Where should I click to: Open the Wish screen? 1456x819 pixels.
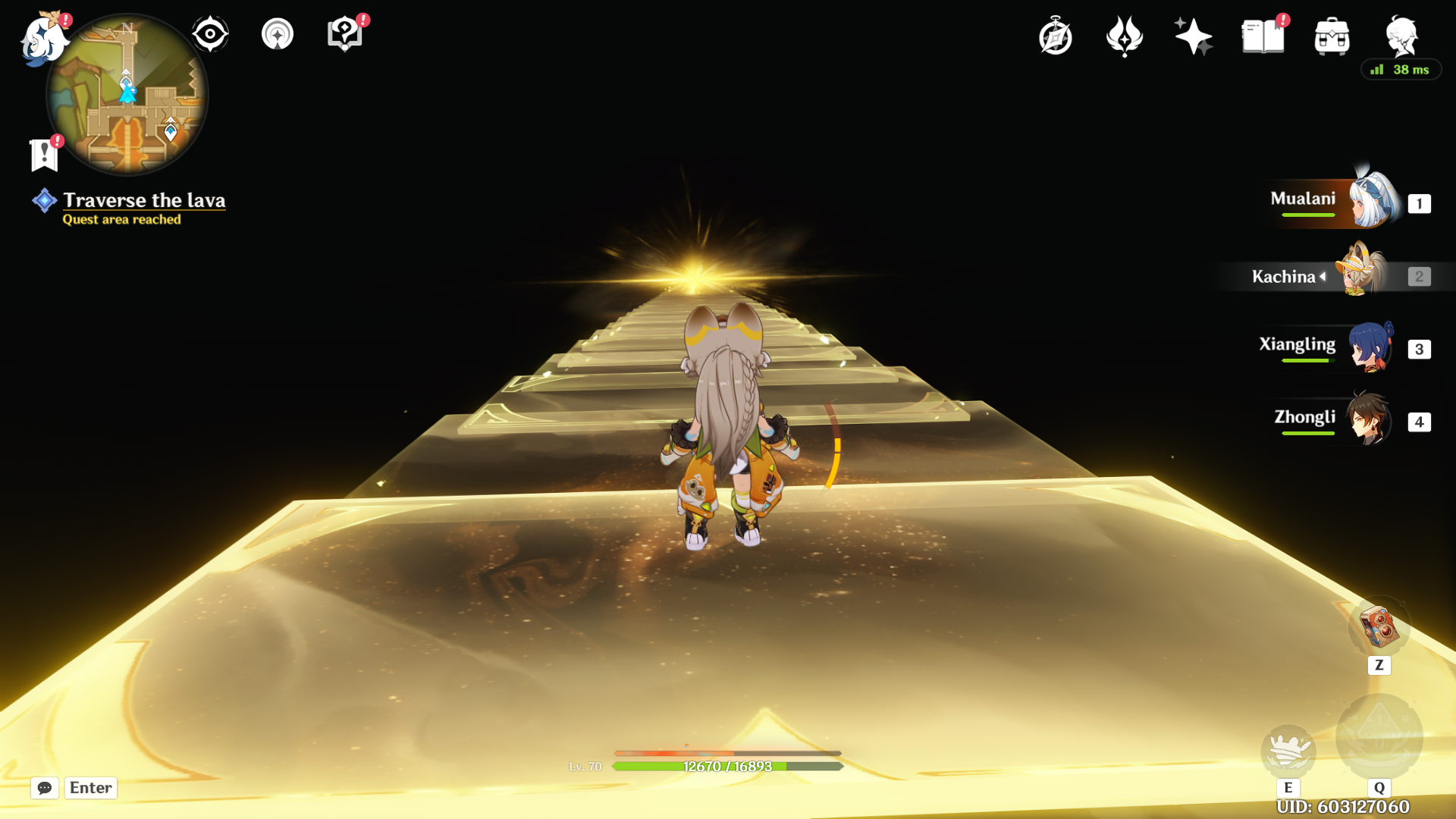[1193, 35]
